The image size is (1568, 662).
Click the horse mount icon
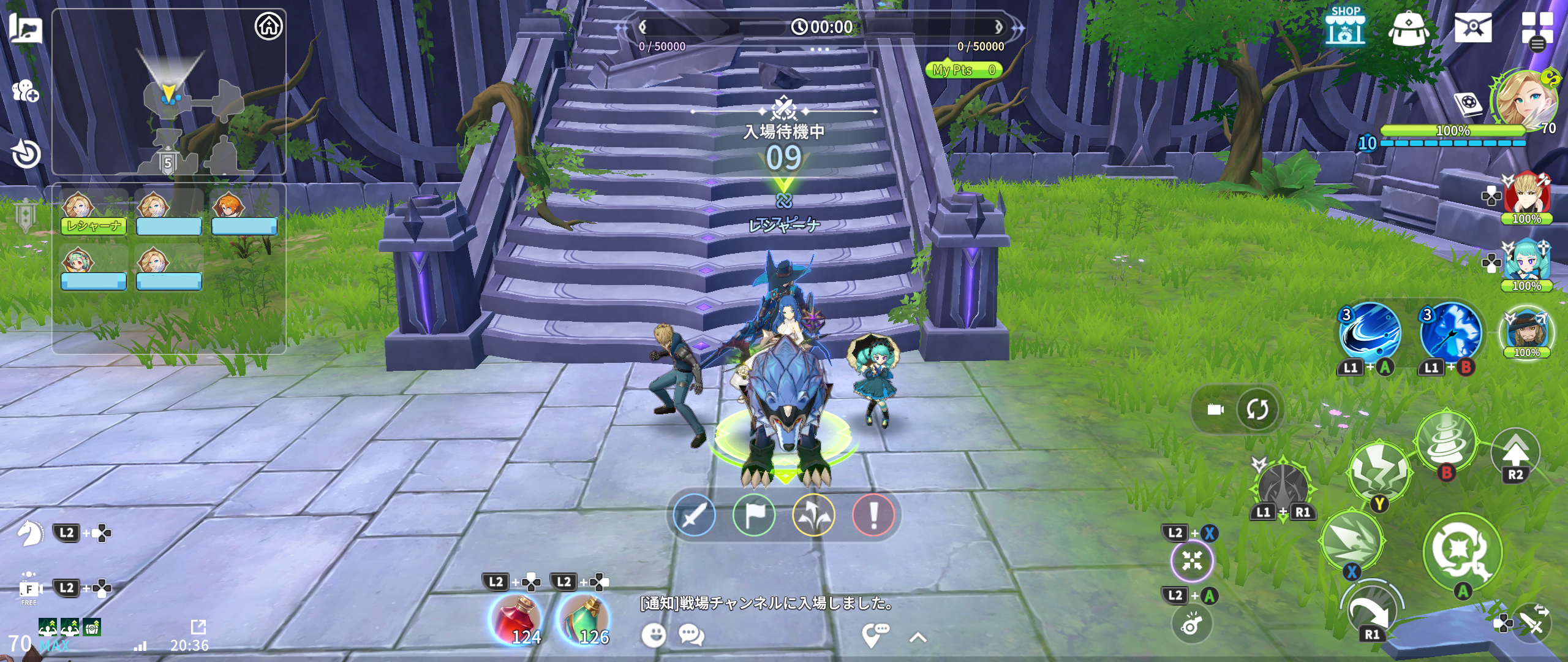(30, 533)
